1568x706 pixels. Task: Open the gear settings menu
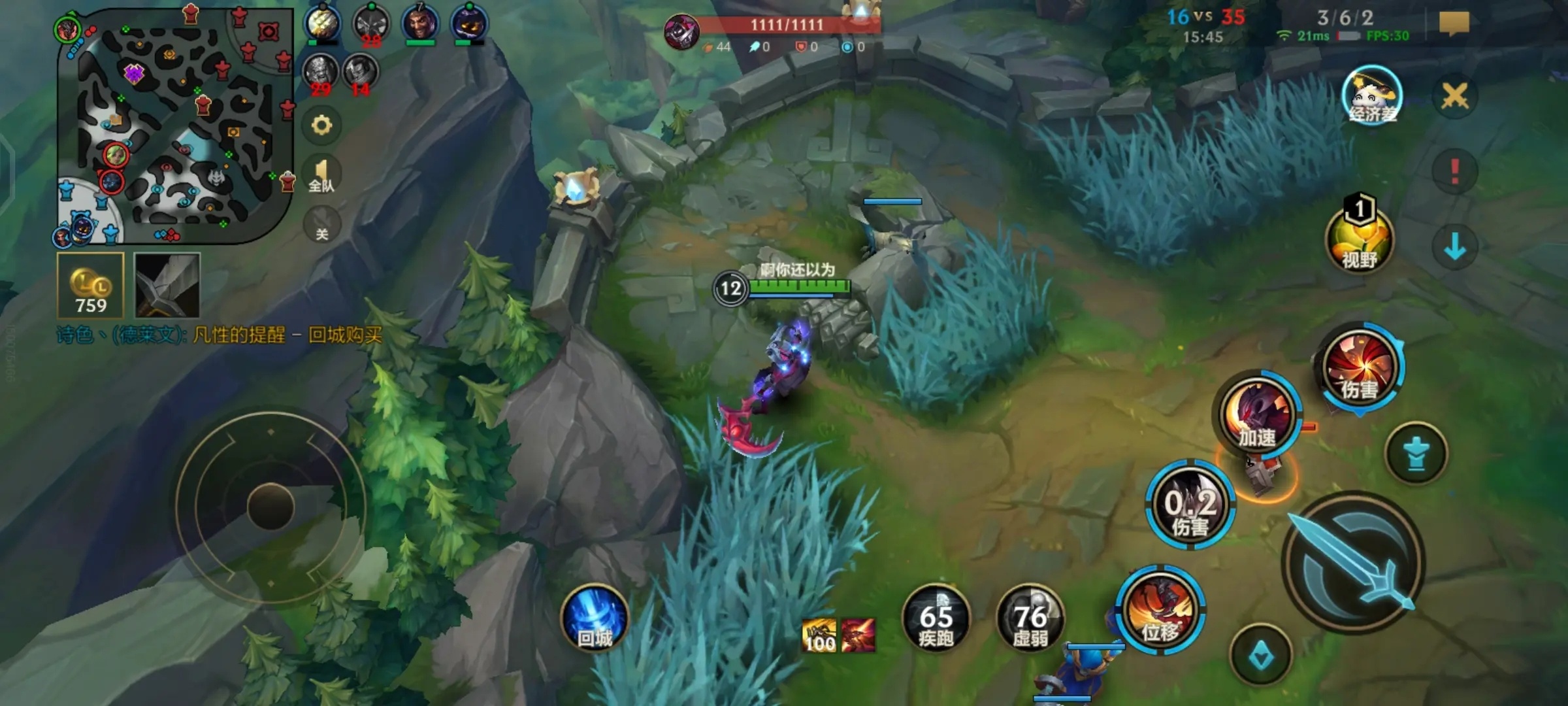pyautogui.click(x=321, y=125)
